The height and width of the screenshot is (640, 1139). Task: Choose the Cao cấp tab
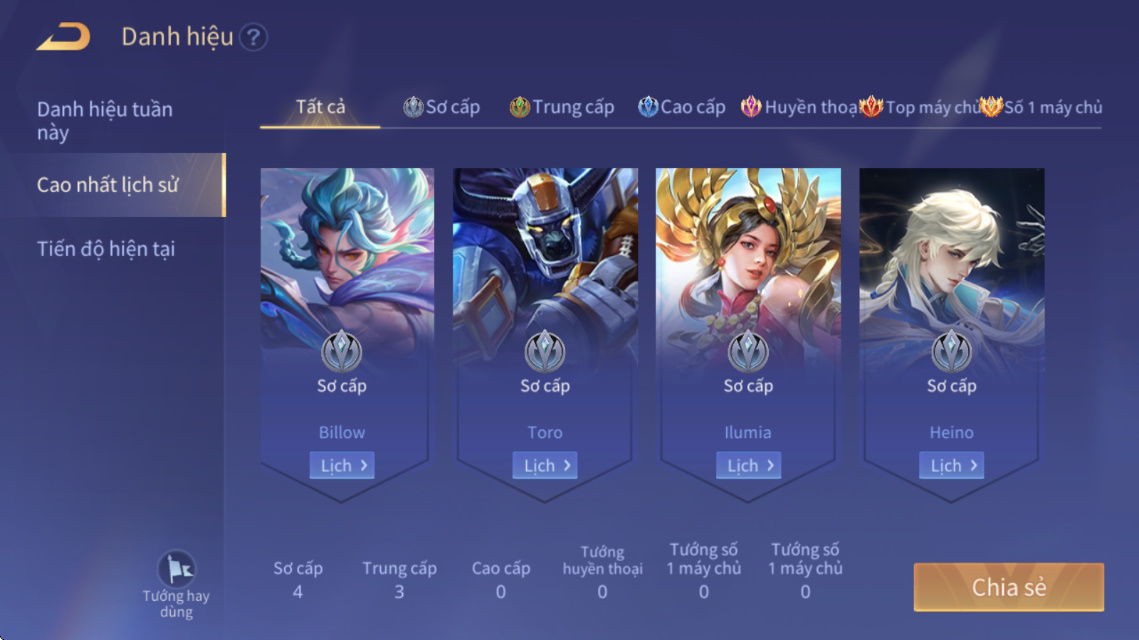pyautogui.click(x=682, y=107)
